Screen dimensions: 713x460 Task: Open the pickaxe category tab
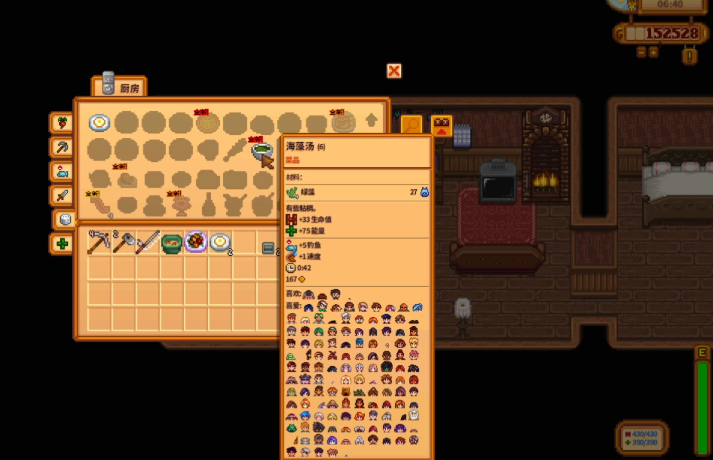(x=62, y=147)
